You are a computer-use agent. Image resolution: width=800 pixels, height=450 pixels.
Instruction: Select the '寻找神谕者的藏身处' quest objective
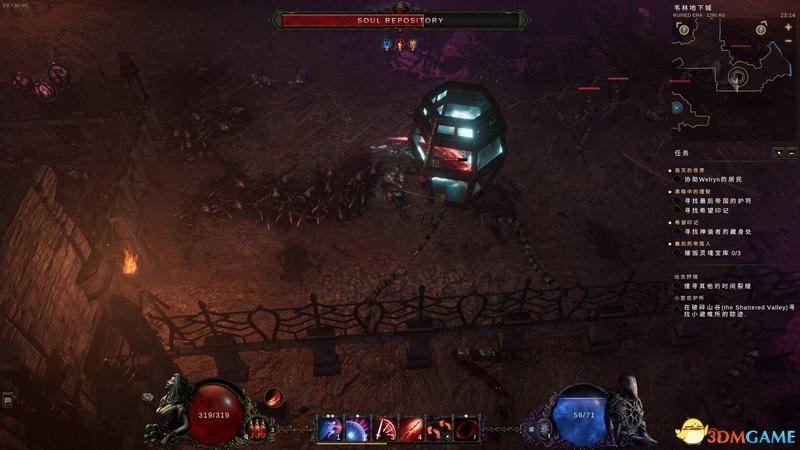718,231
